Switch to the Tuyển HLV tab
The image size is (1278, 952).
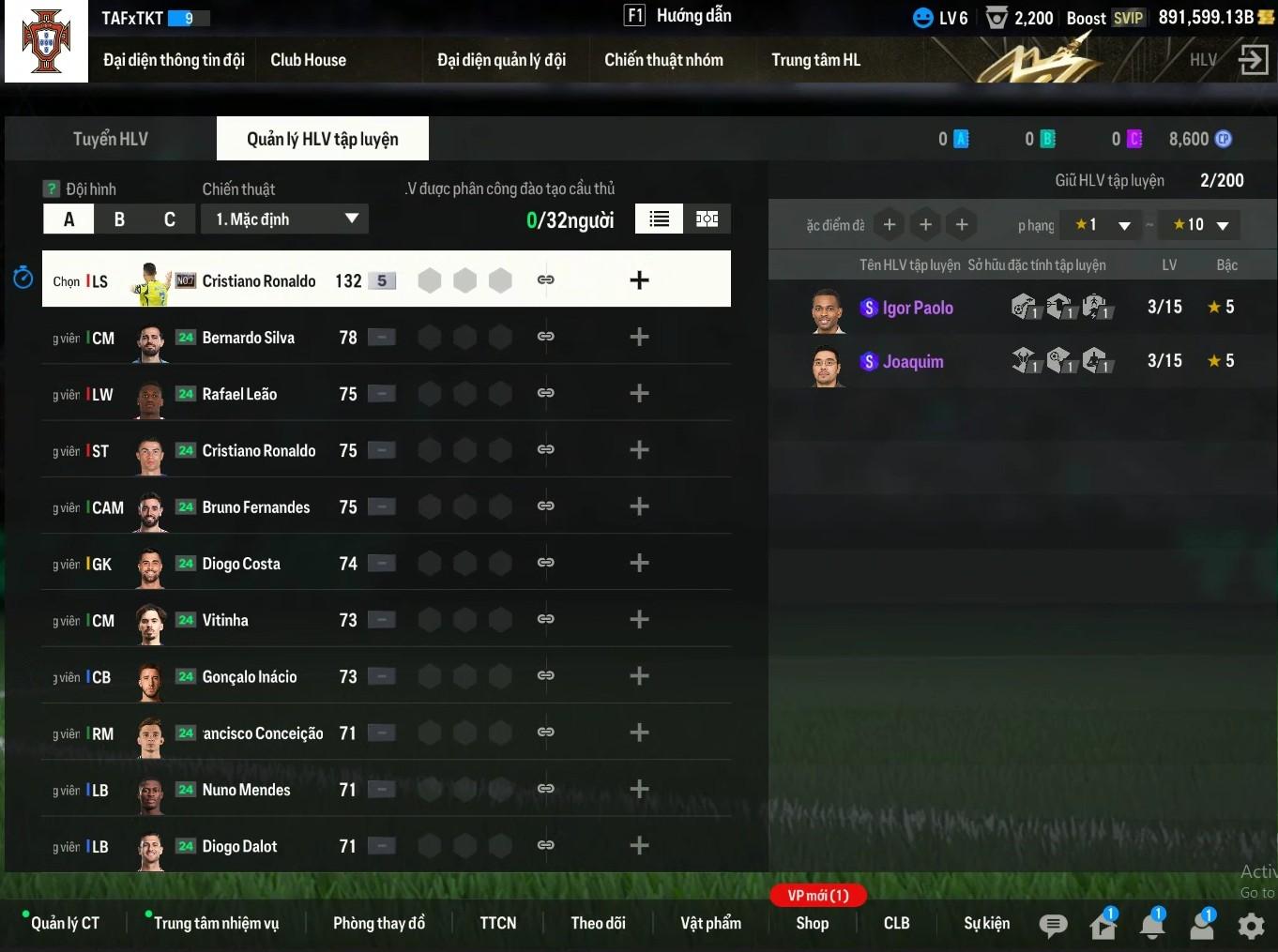tap(111, 139)
